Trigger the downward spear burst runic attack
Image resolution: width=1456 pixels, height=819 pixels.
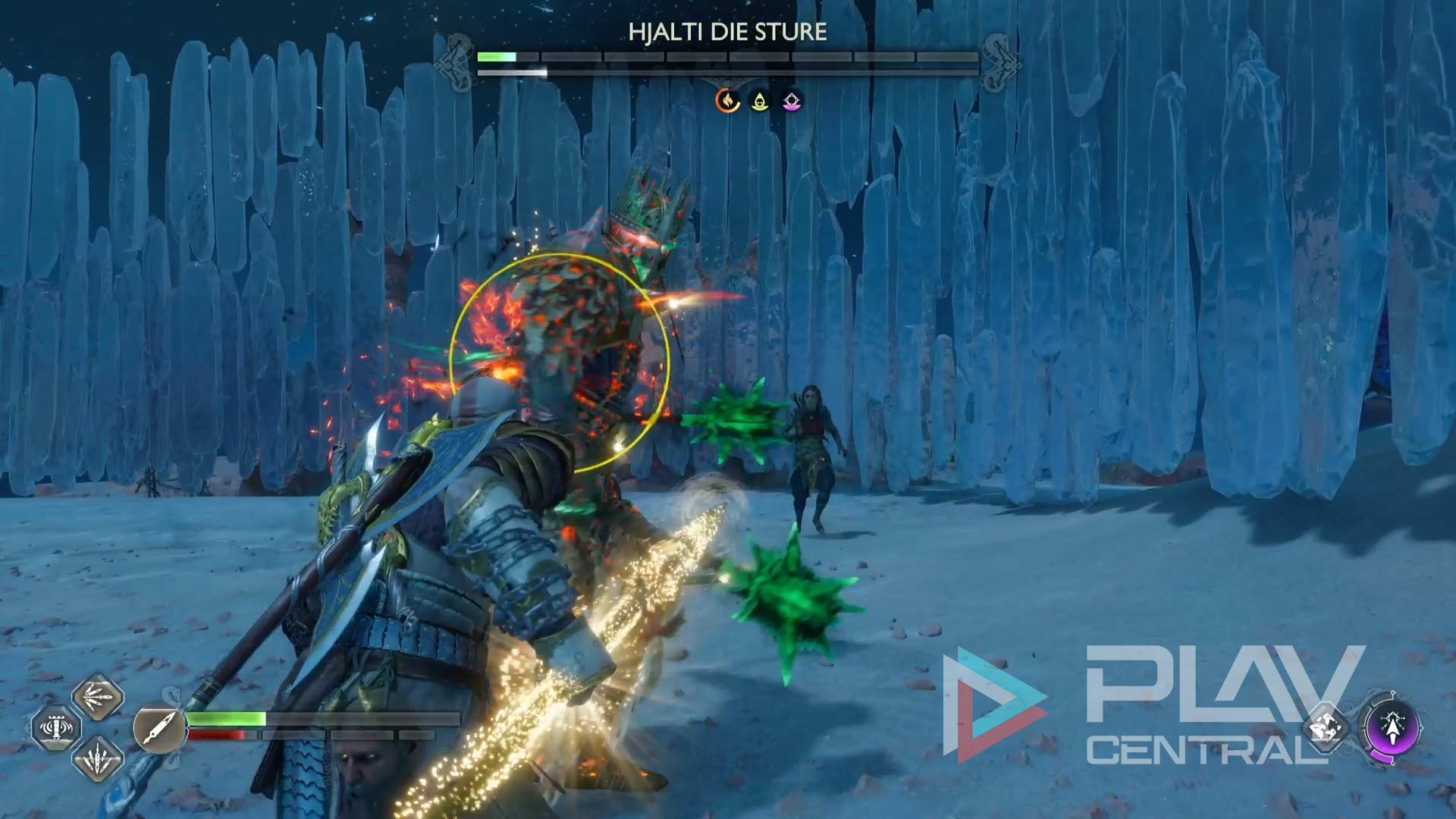point(98,758)
